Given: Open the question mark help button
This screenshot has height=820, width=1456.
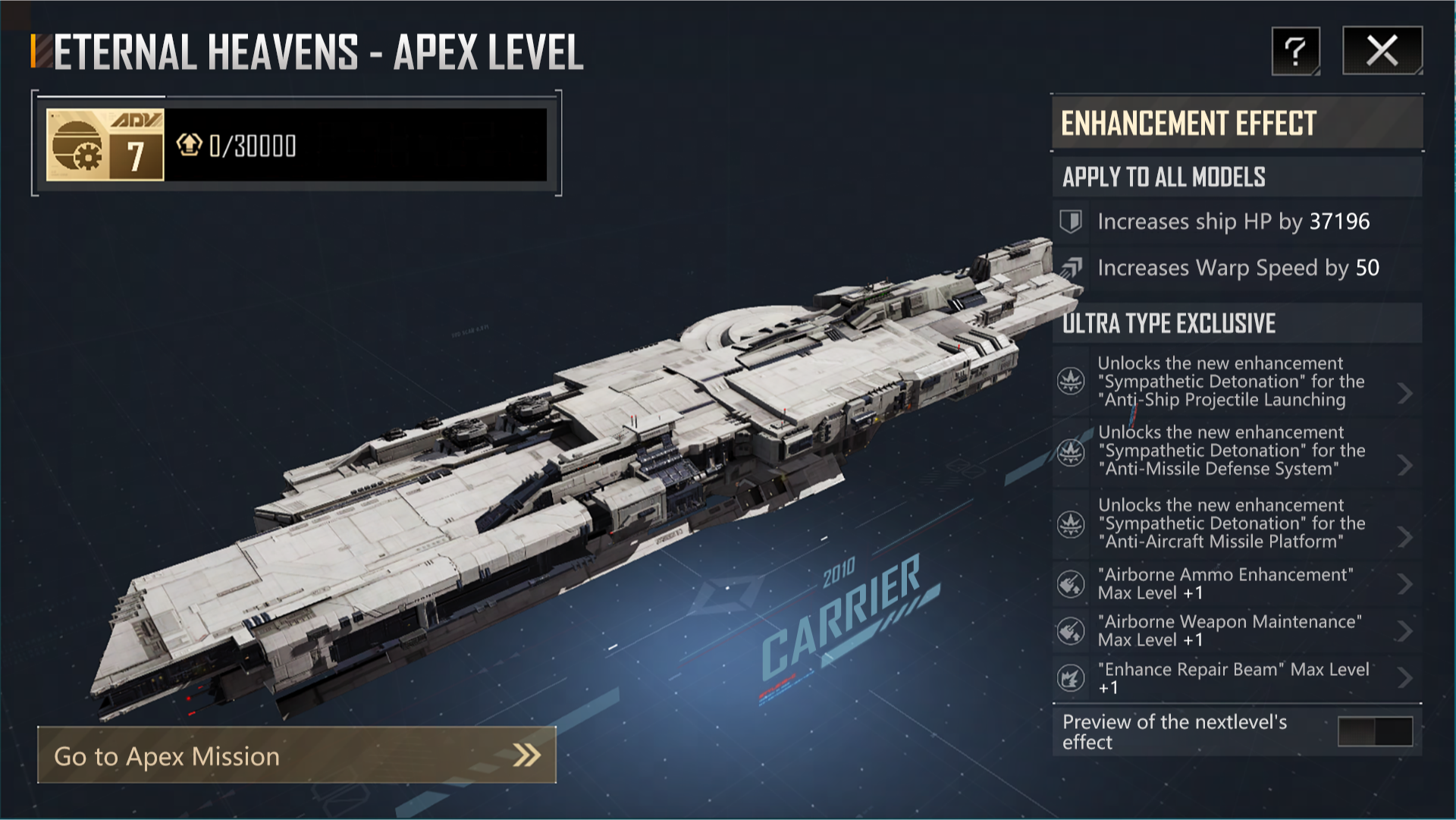Looking at the screenshot, I should point(1295,51).
